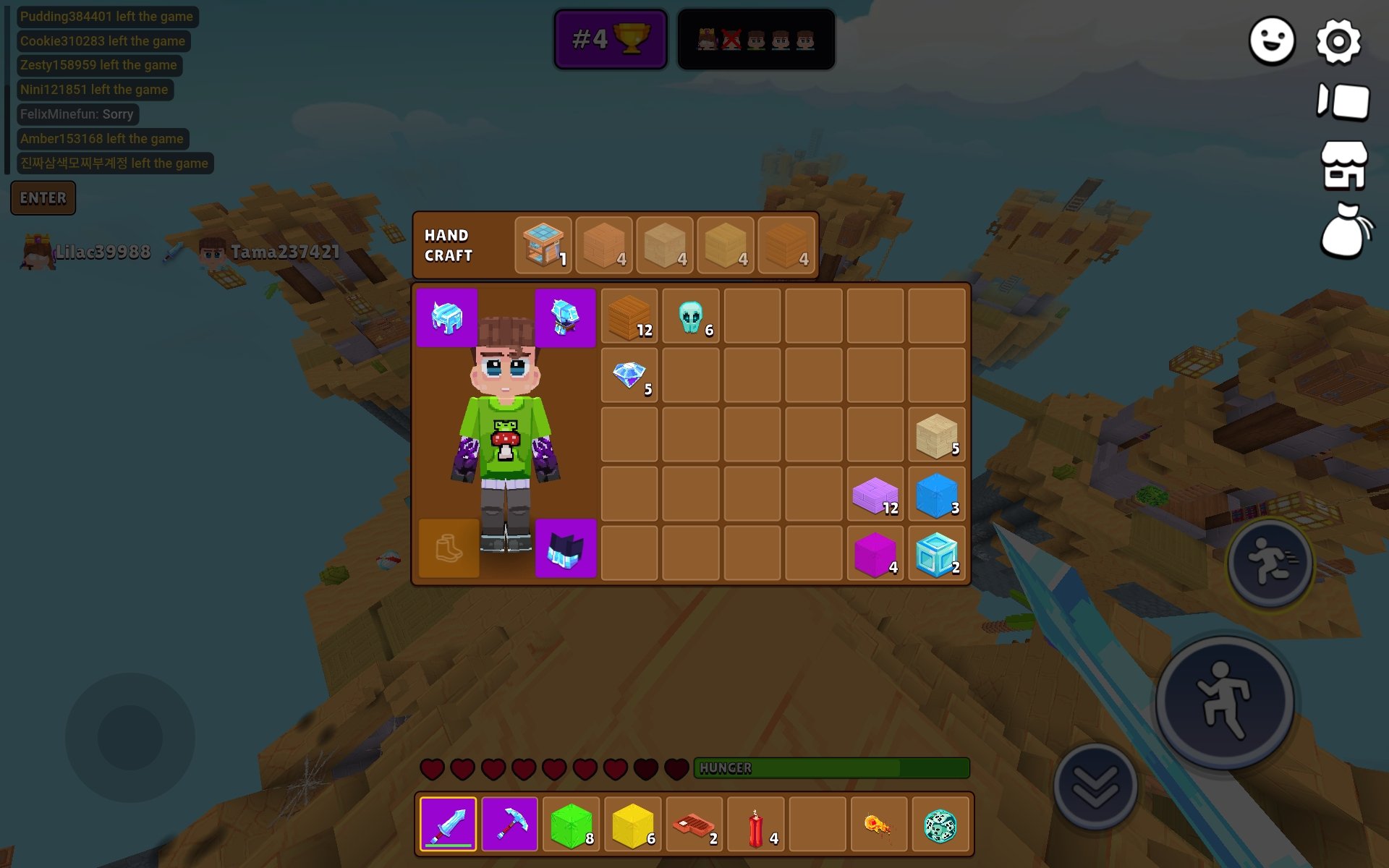Click the diamond gems inventory slot
1389x868 pixels.
(629, 375)
